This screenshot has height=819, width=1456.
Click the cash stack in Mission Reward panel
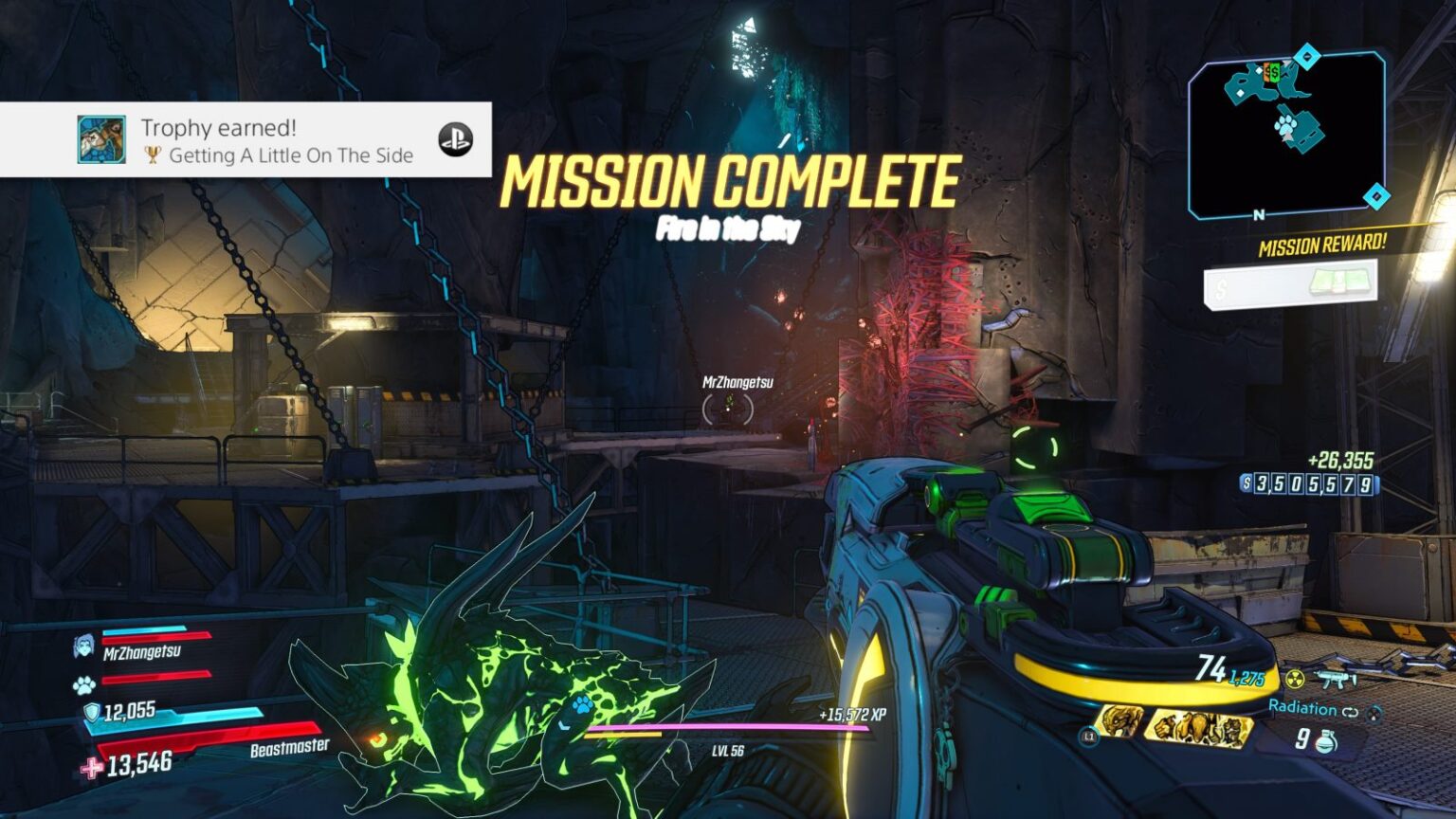tap(1340, 281)
